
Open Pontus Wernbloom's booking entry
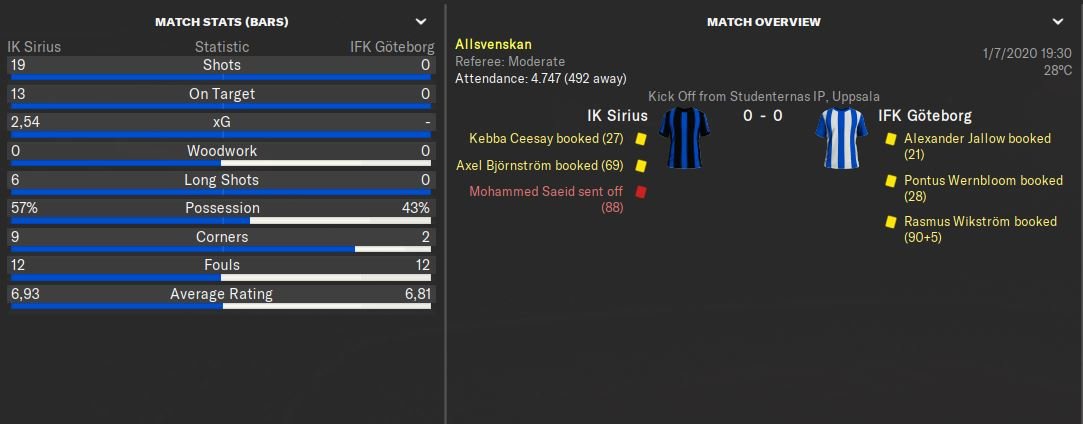pos(982,181)
